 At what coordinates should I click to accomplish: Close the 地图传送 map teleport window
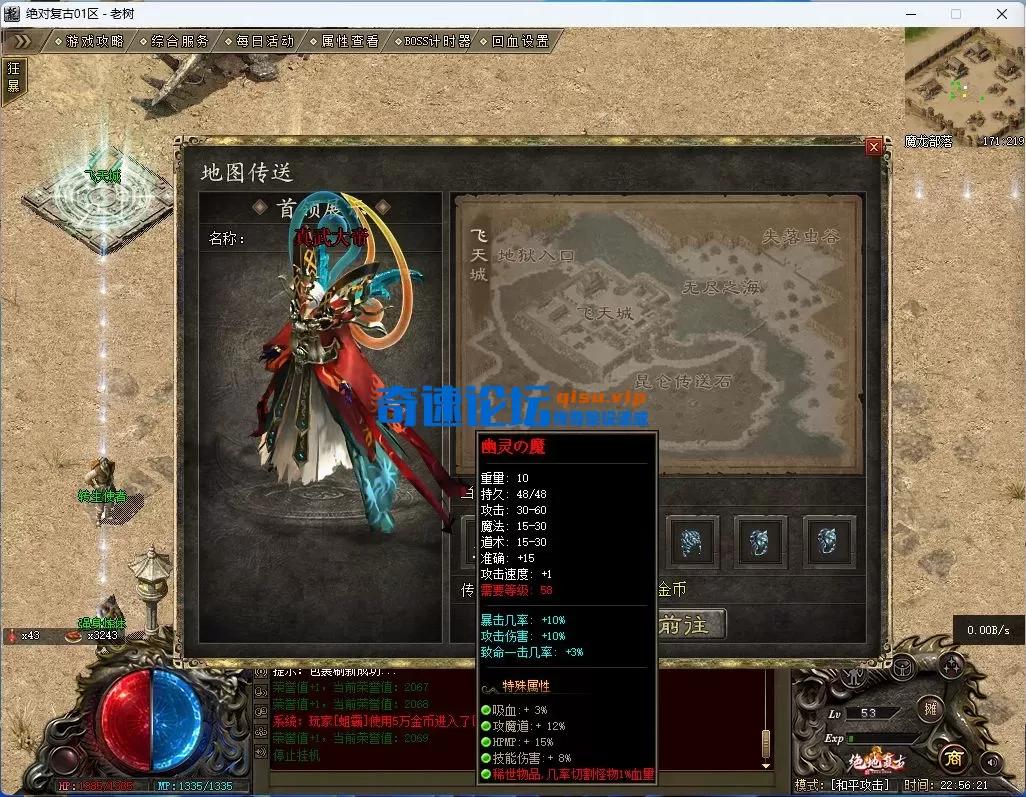click(x=873, y=147)
